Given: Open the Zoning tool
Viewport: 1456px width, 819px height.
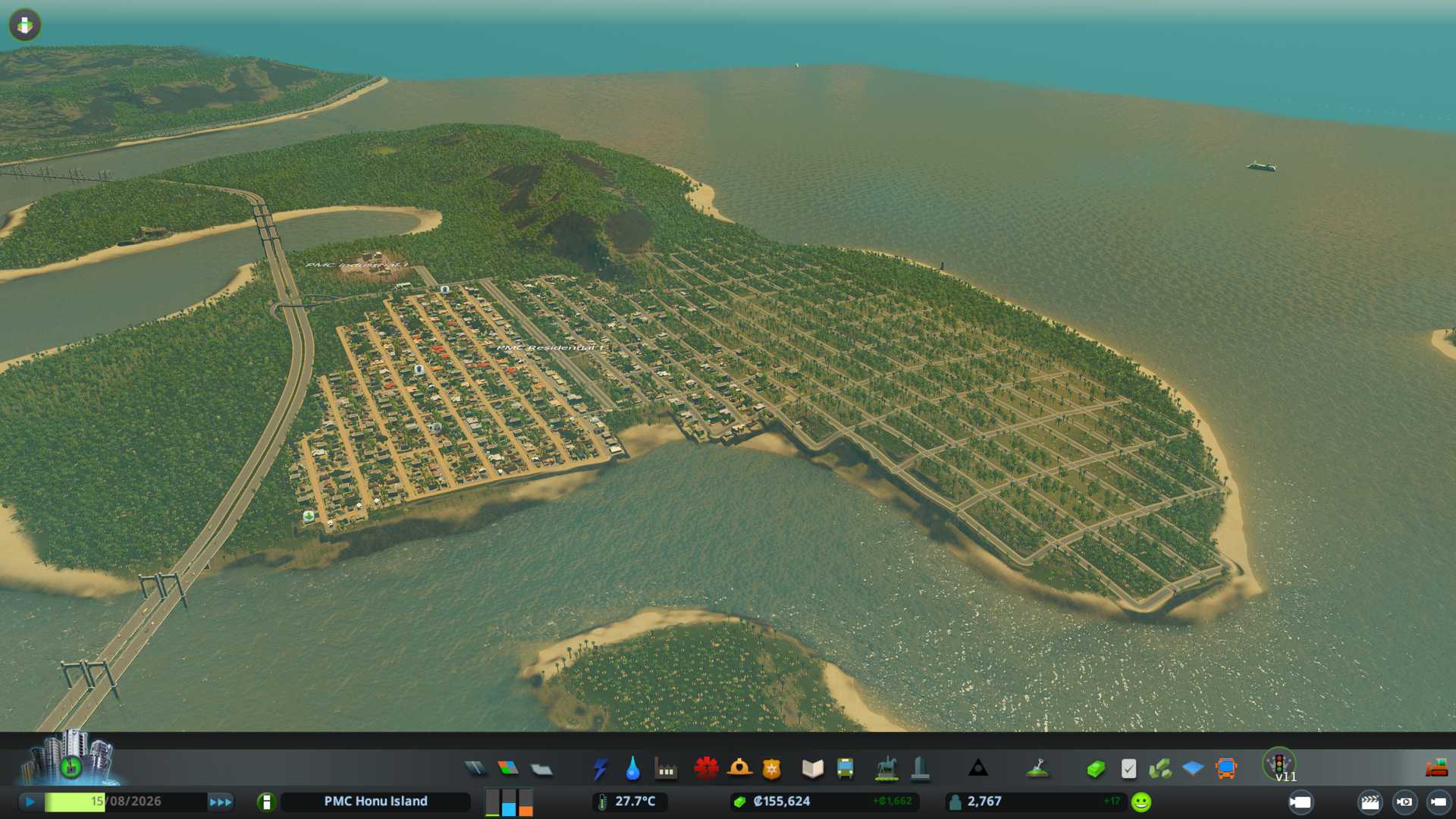Looking at the screenshot, I should coord(508,769).
